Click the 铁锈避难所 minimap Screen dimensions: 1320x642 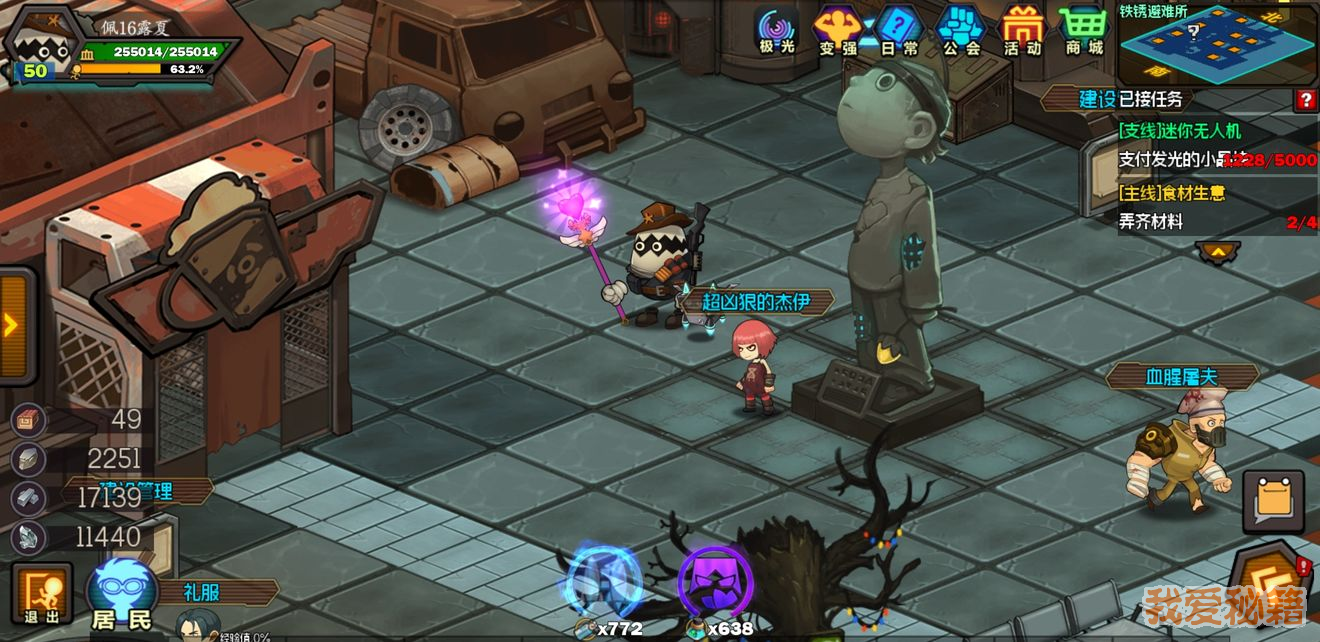pos(1216,44)
